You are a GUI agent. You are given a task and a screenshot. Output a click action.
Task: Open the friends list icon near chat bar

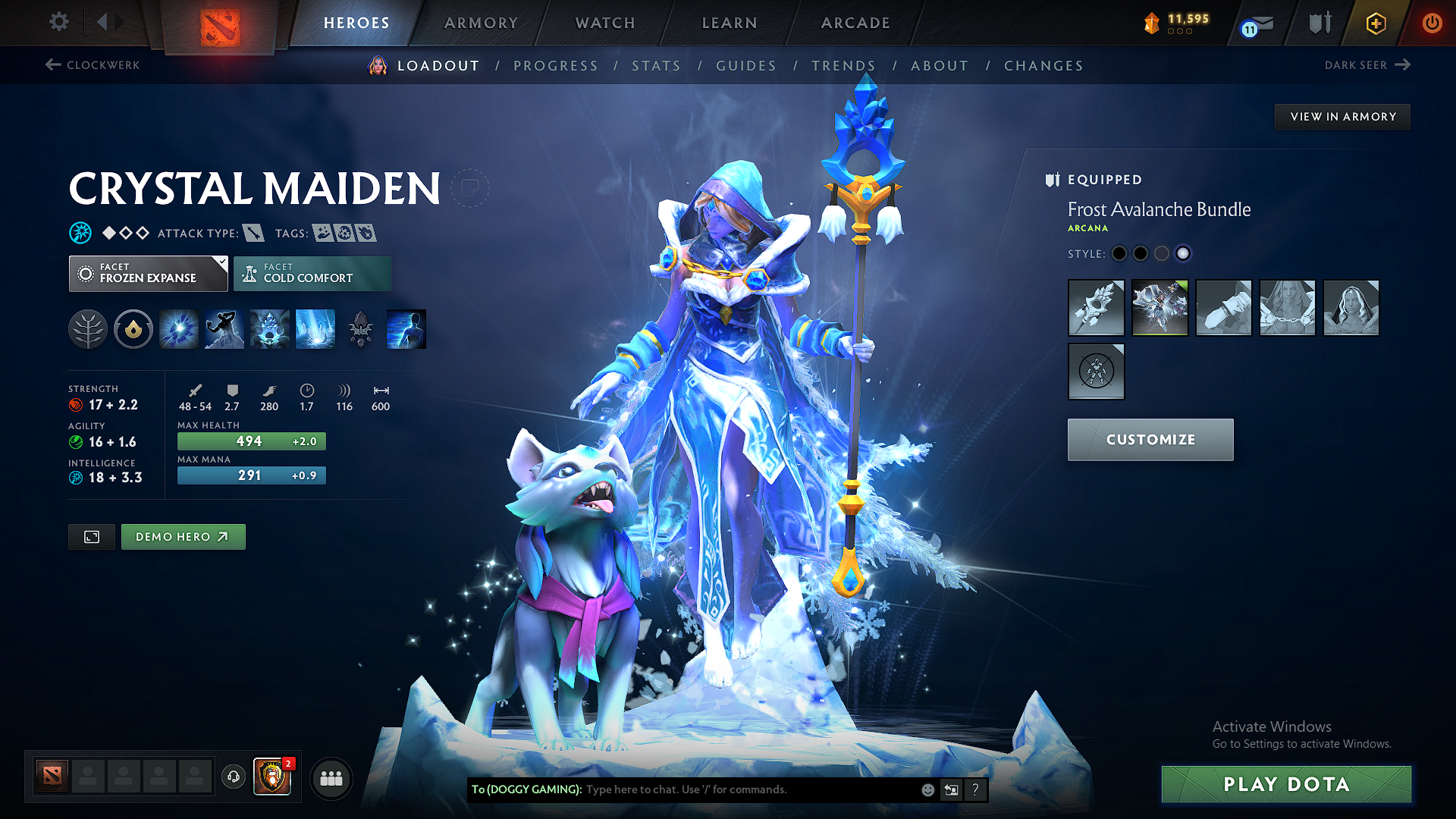coord(331,778)
